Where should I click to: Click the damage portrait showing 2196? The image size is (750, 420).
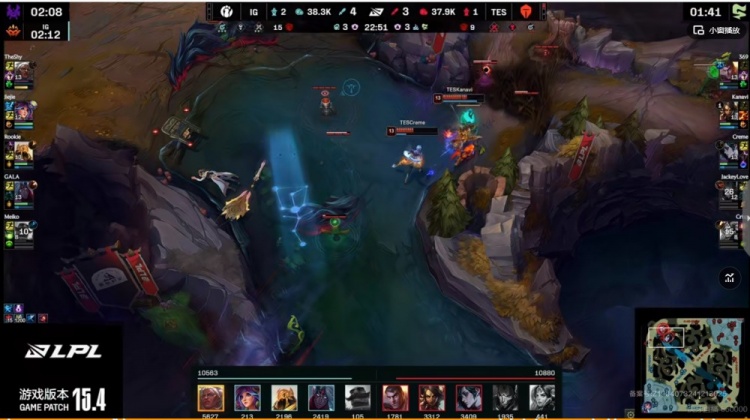284,397
